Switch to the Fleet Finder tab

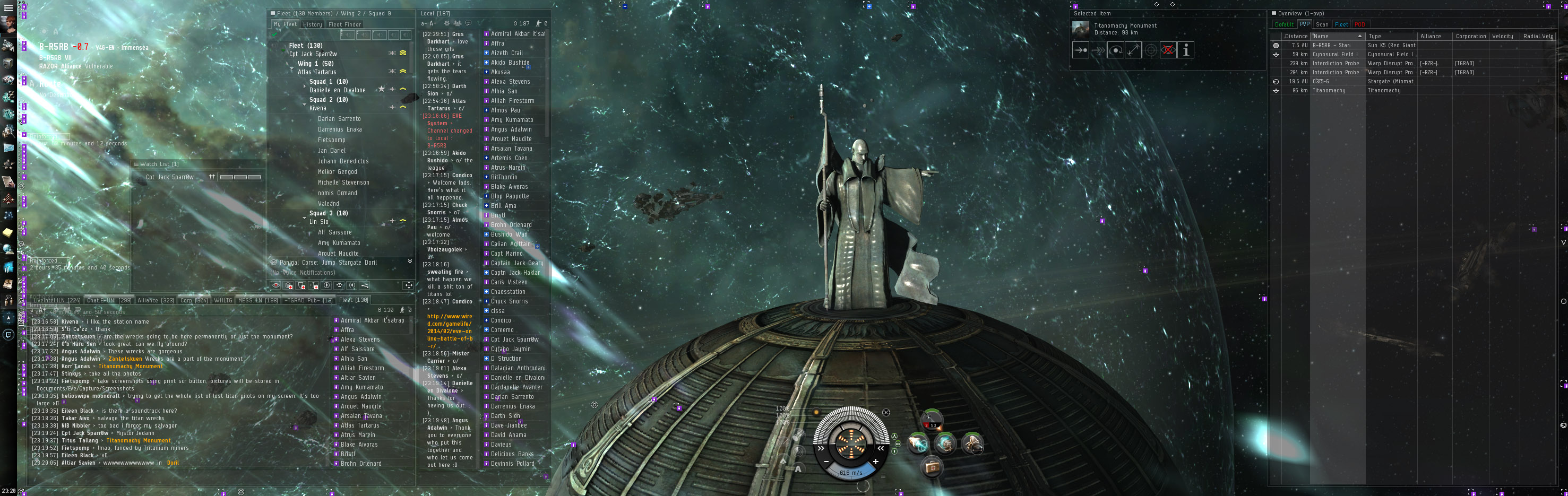[x=344, y=25]
